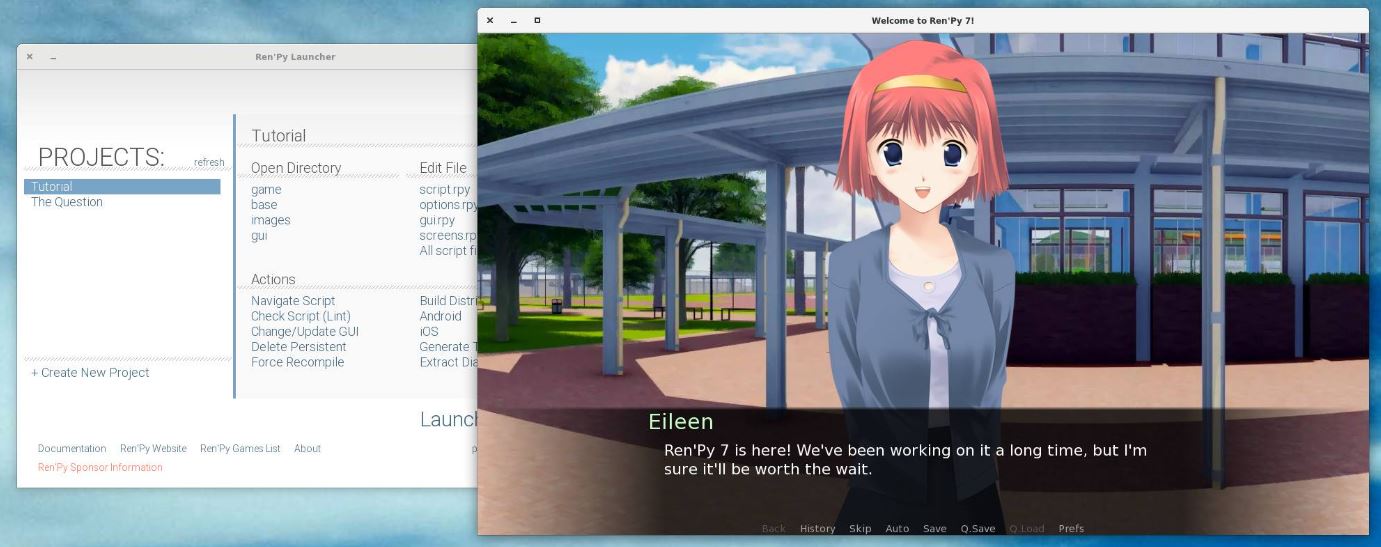
Task: Skip through the dialogue
Action: click(860, 529)
